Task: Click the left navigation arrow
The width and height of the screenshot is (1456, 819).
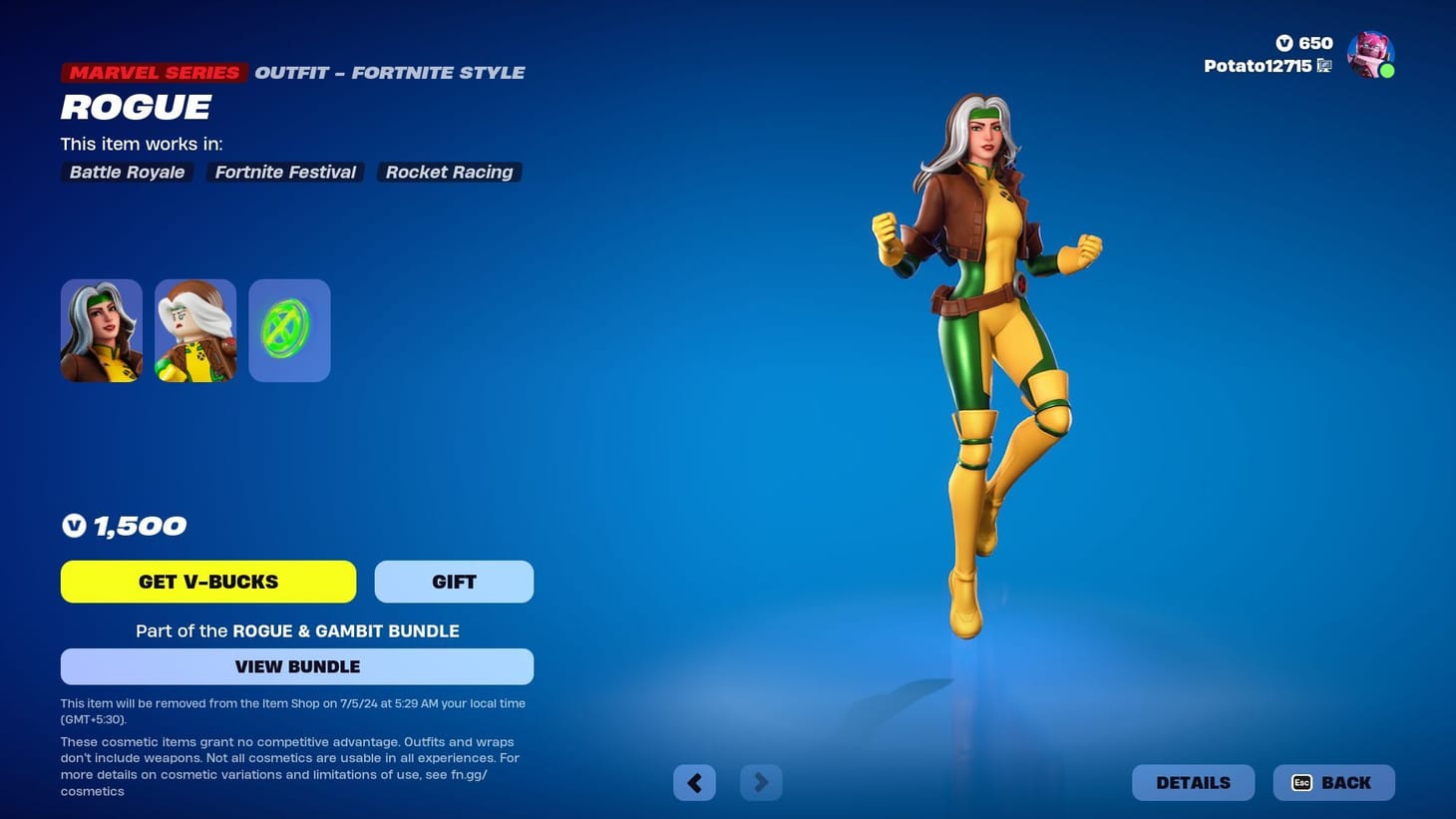Action: pyautogui.click(x=694, y=782)
